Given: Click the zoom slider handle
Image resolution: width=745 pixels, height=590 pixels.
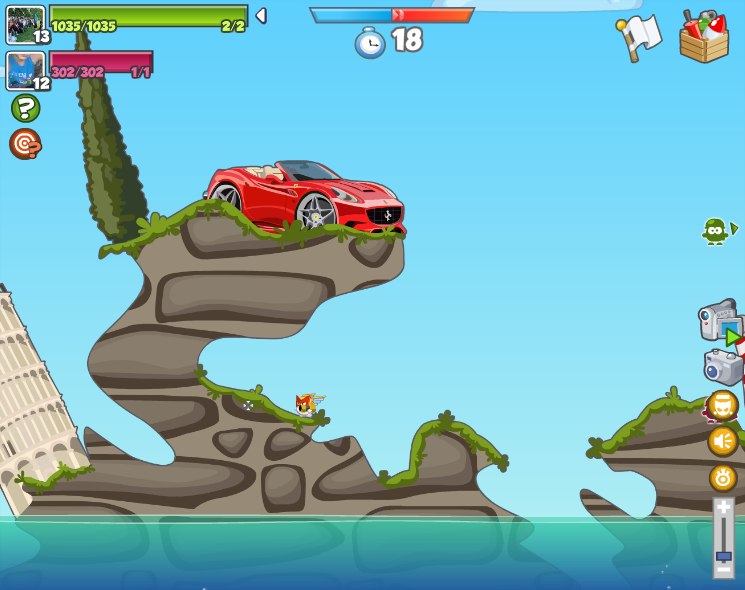Looking at the screenshot, I should point(723,555).
